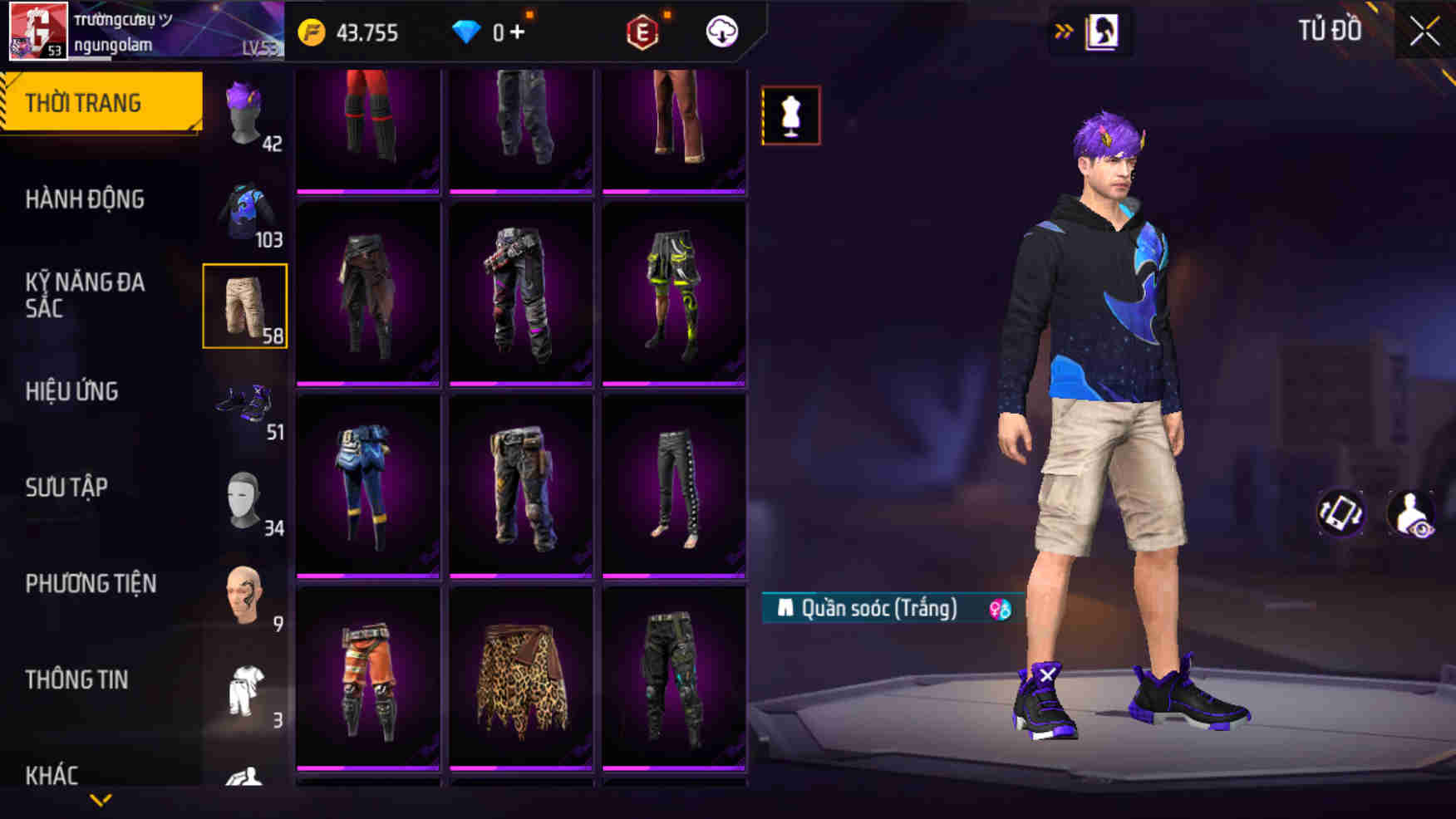Click the cloud download icon in top bar
Viewport: 1456px width, 819px height.
(x=722, y=33)
